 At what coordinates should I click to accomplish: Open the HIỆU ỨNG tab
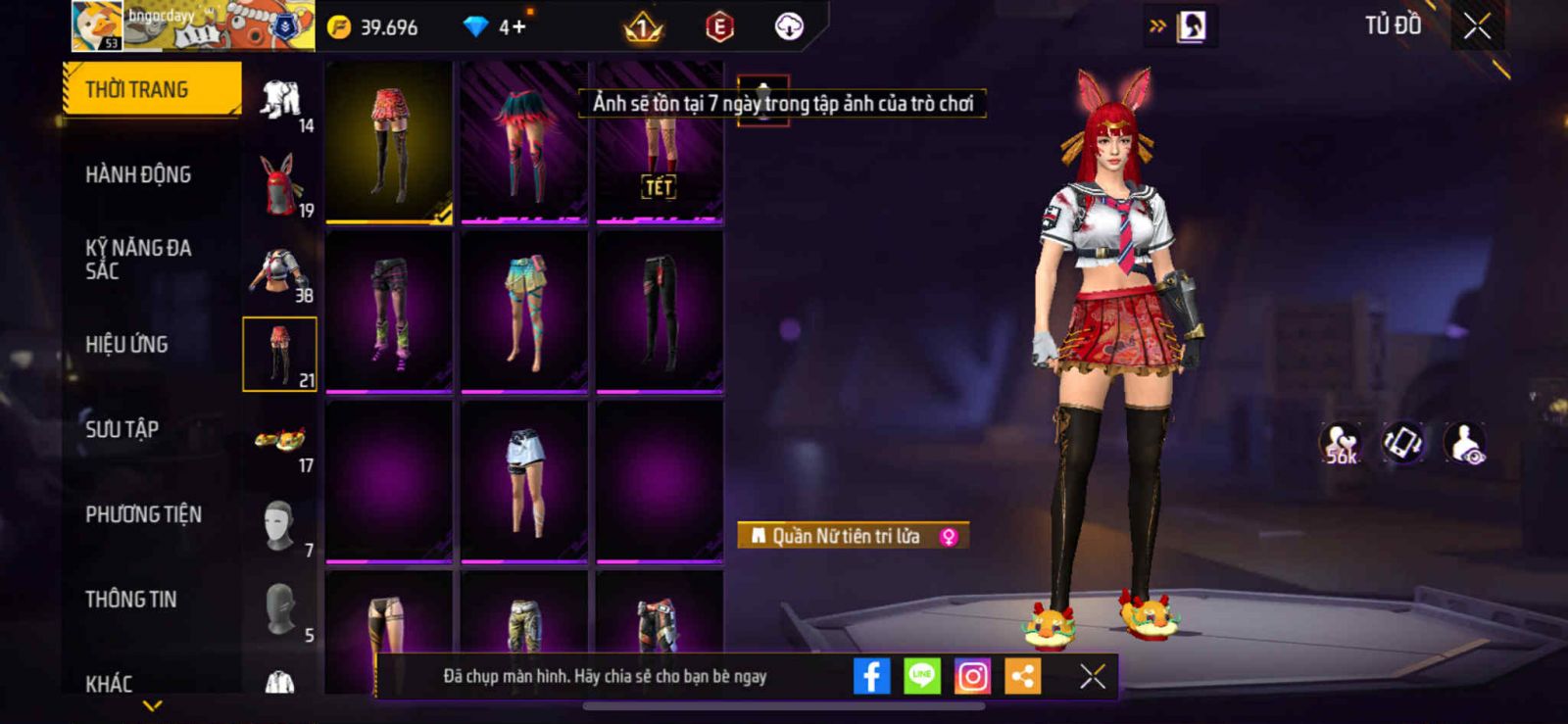(126, 344)
